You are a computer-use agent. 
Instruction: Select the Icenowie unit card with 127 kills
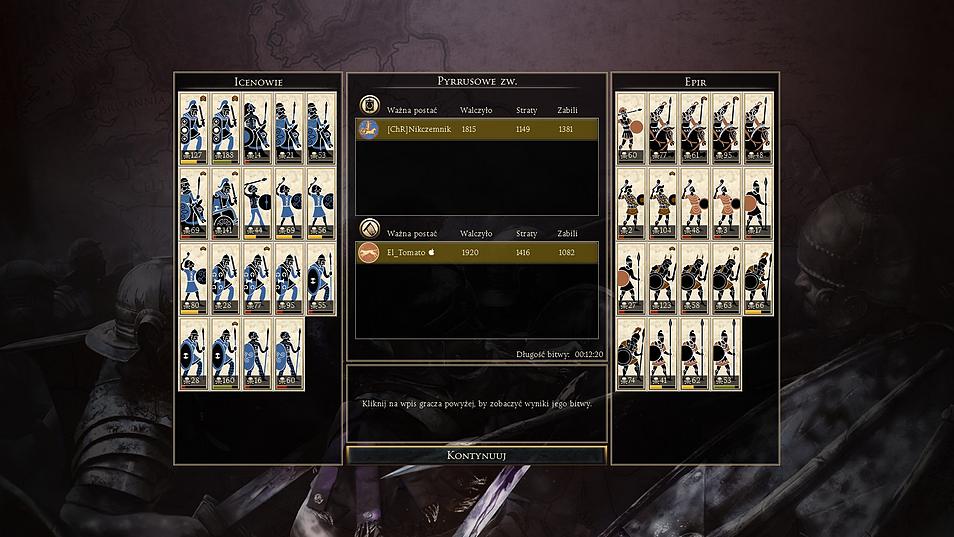coord(193,128)
